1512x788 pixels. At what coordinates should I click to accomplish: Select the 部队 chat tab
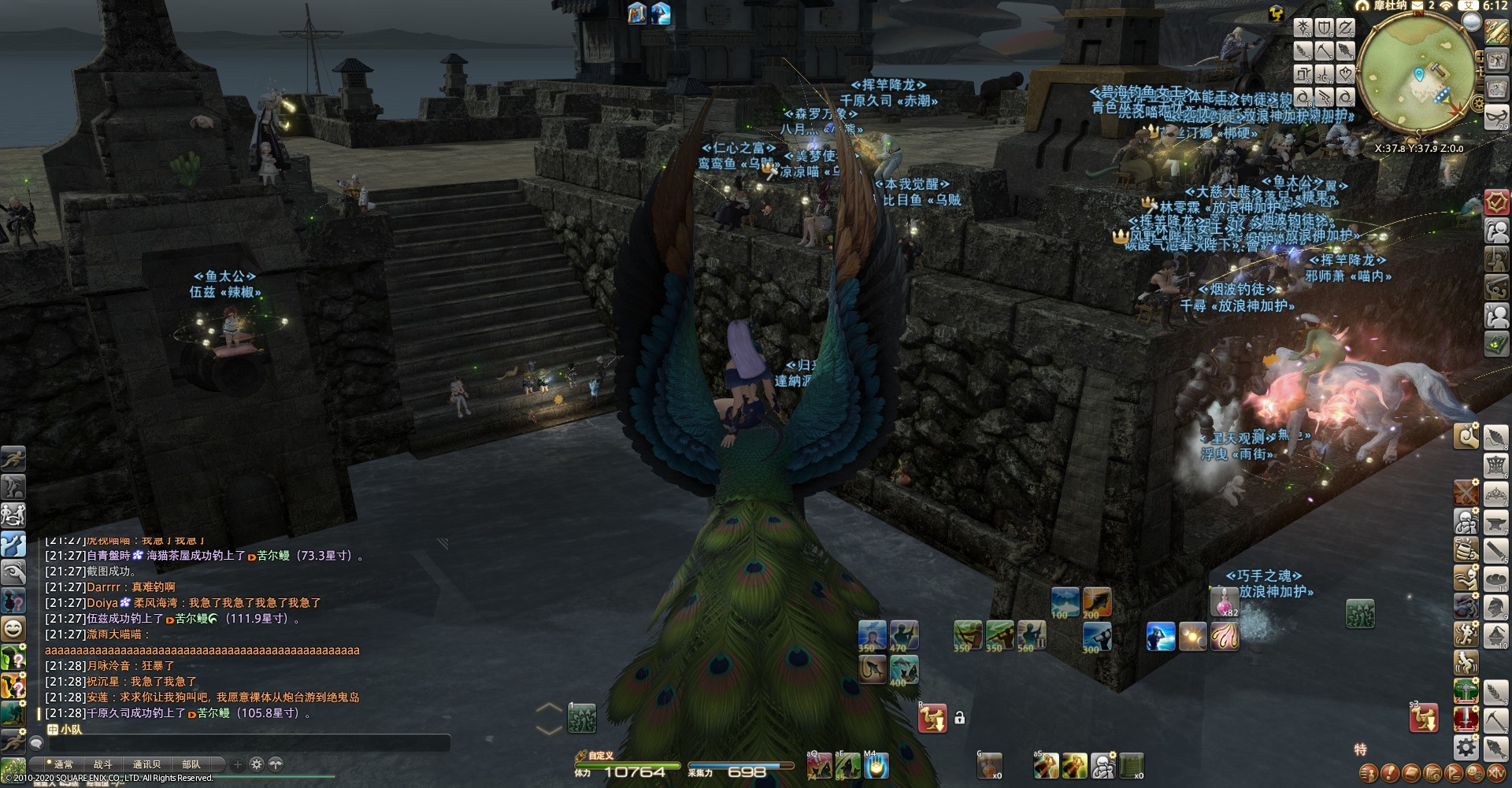click(x=191, y=764)
